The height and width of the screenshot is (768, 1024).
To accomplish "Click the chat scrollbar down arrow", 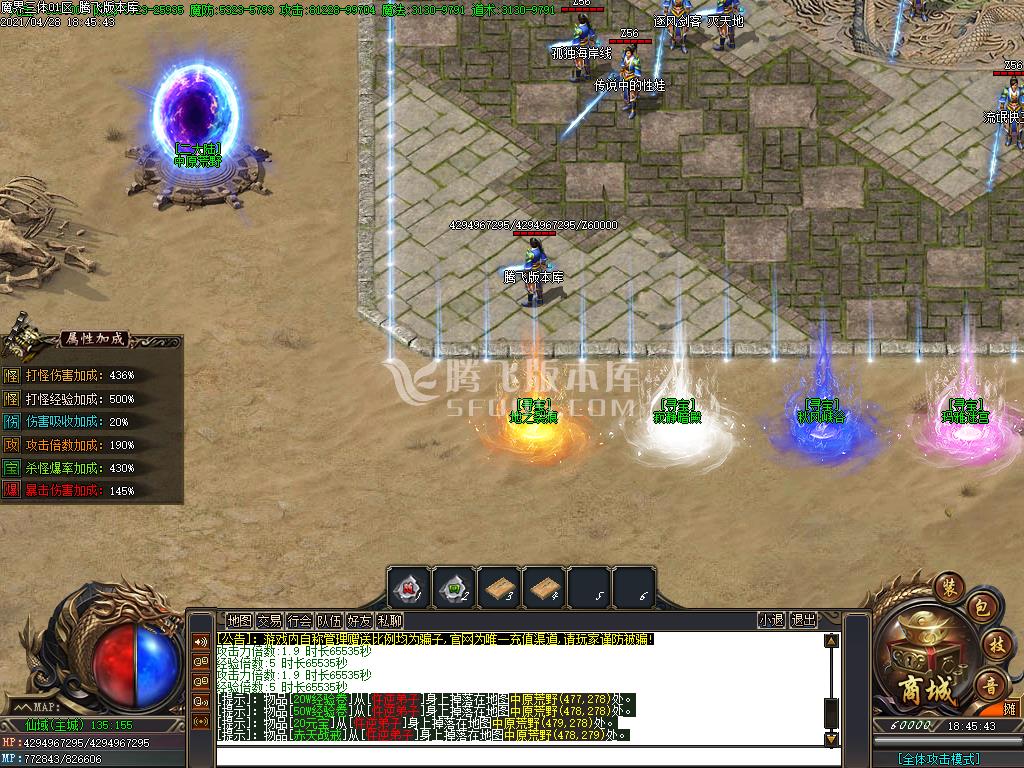I will click(831, 739).
